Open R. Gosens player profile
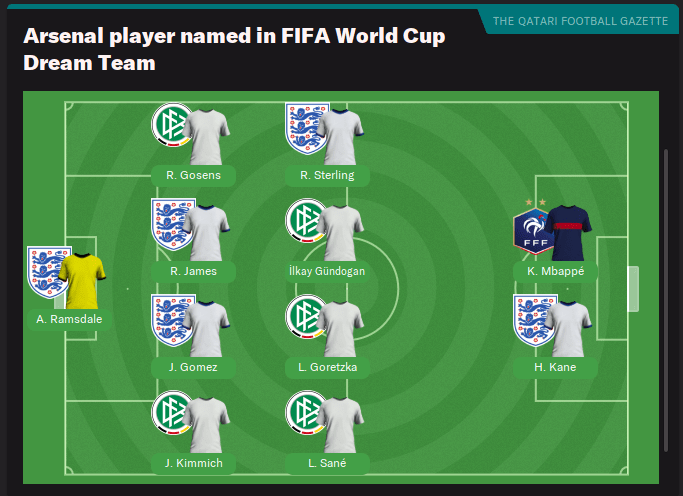The width and height of the screenshot is (683, 496). pos(194,175)
